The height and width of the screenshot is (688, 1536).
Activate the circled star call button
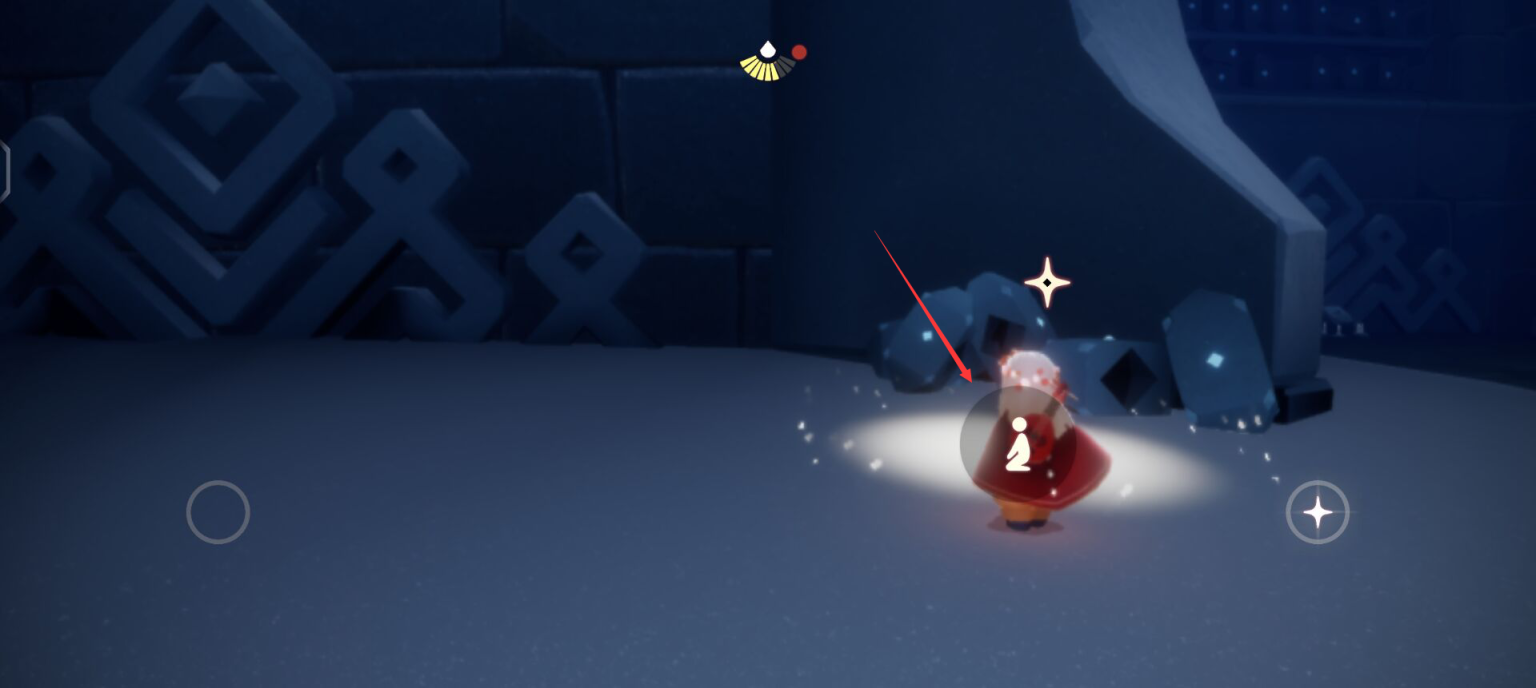[x=1317, y=512]
